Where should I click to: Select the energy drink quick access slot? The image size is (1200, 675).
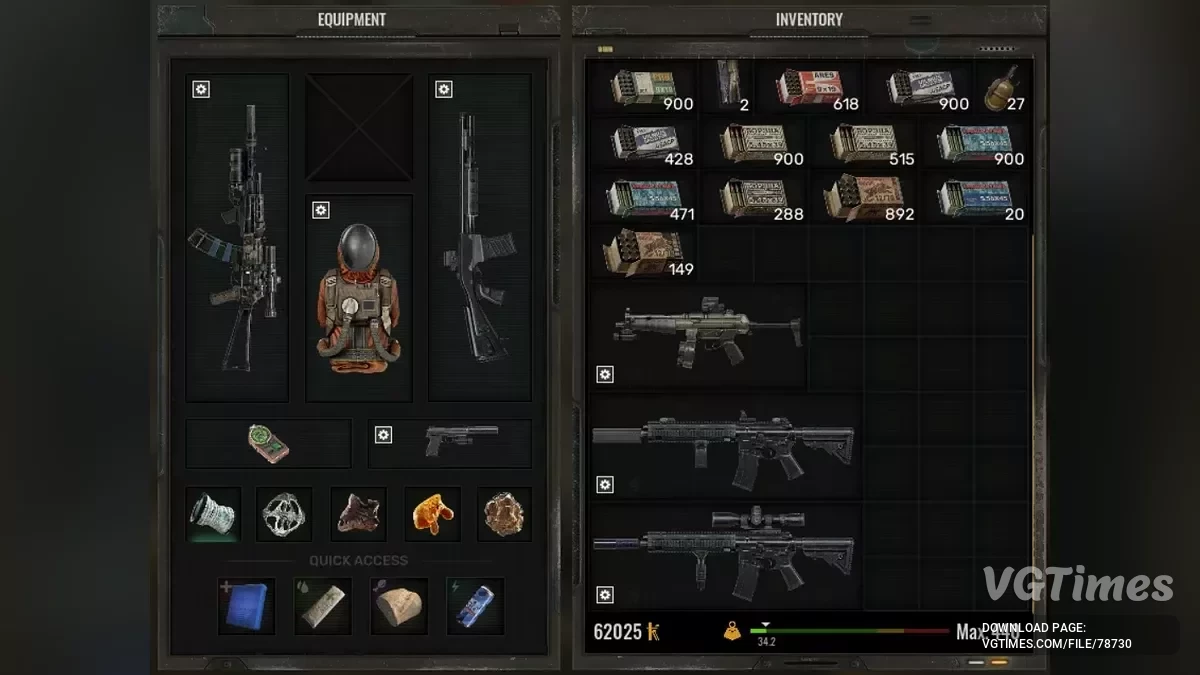pyautogui.click(x=475, y=605)
